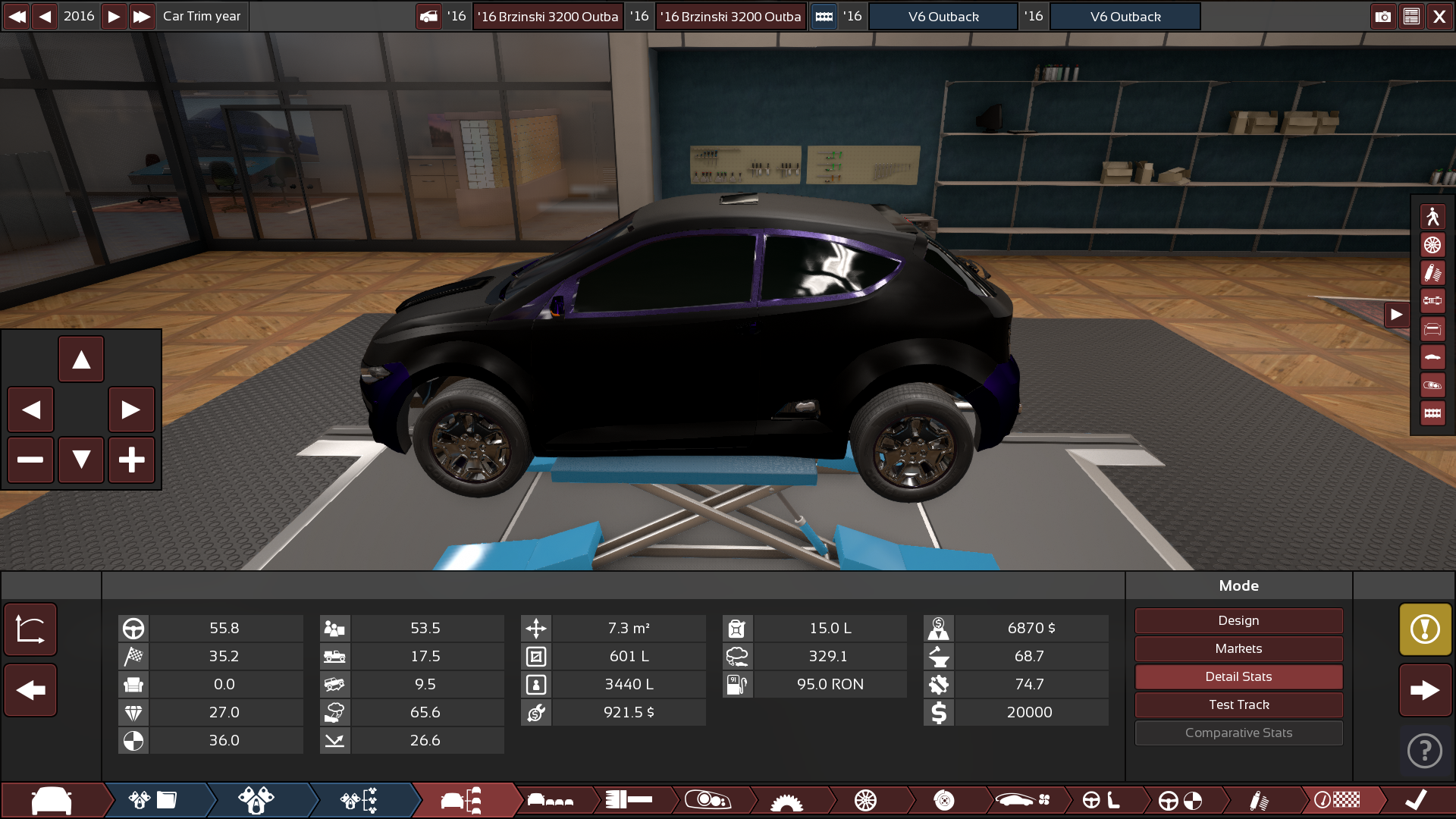Open the drivetrain chassis icon on the right
This screenshot has height=819, width=1456.
point(1432,300)
